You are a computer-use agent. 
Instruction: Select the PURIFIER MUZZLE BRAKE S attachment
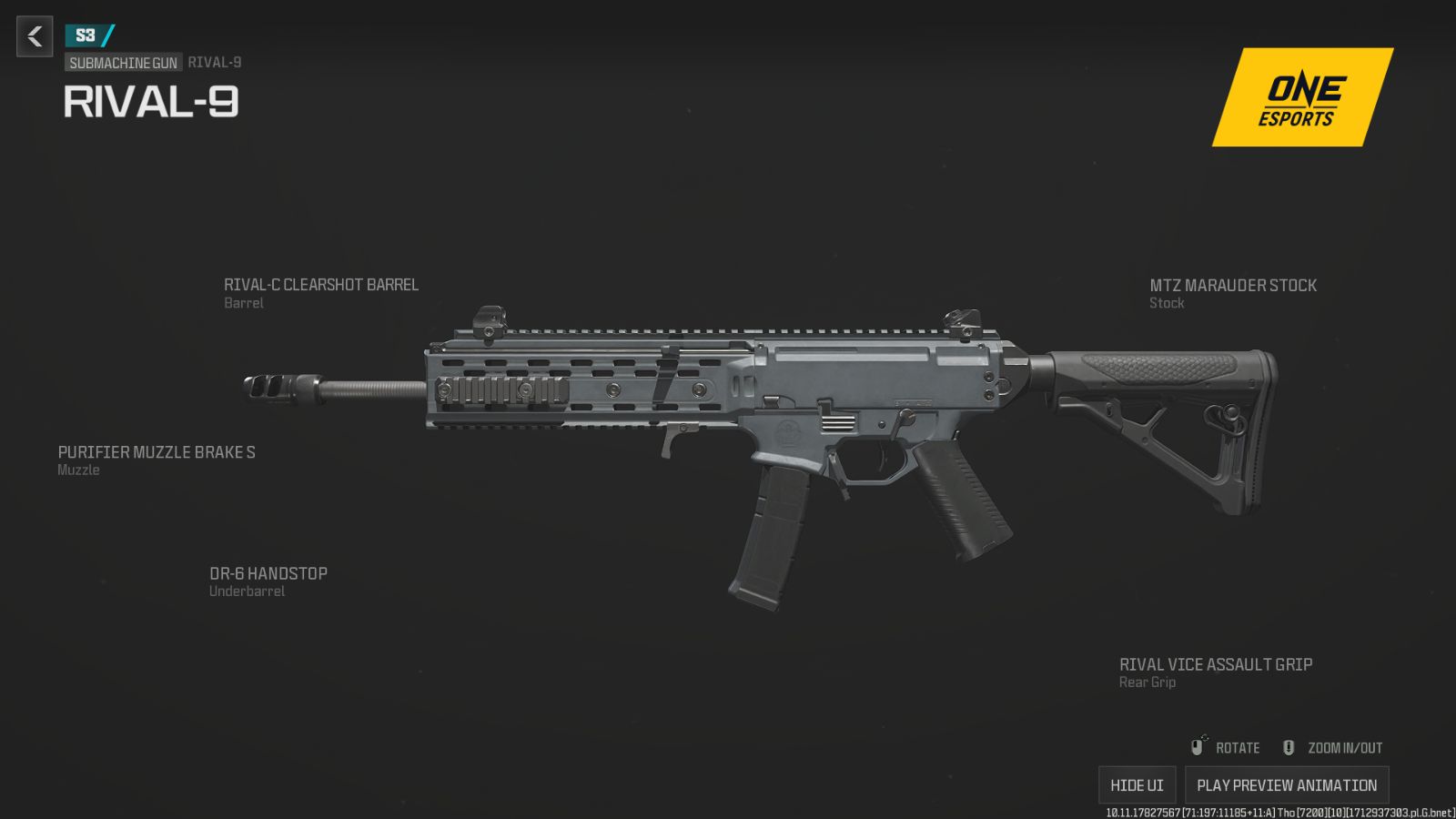[157, 451]
